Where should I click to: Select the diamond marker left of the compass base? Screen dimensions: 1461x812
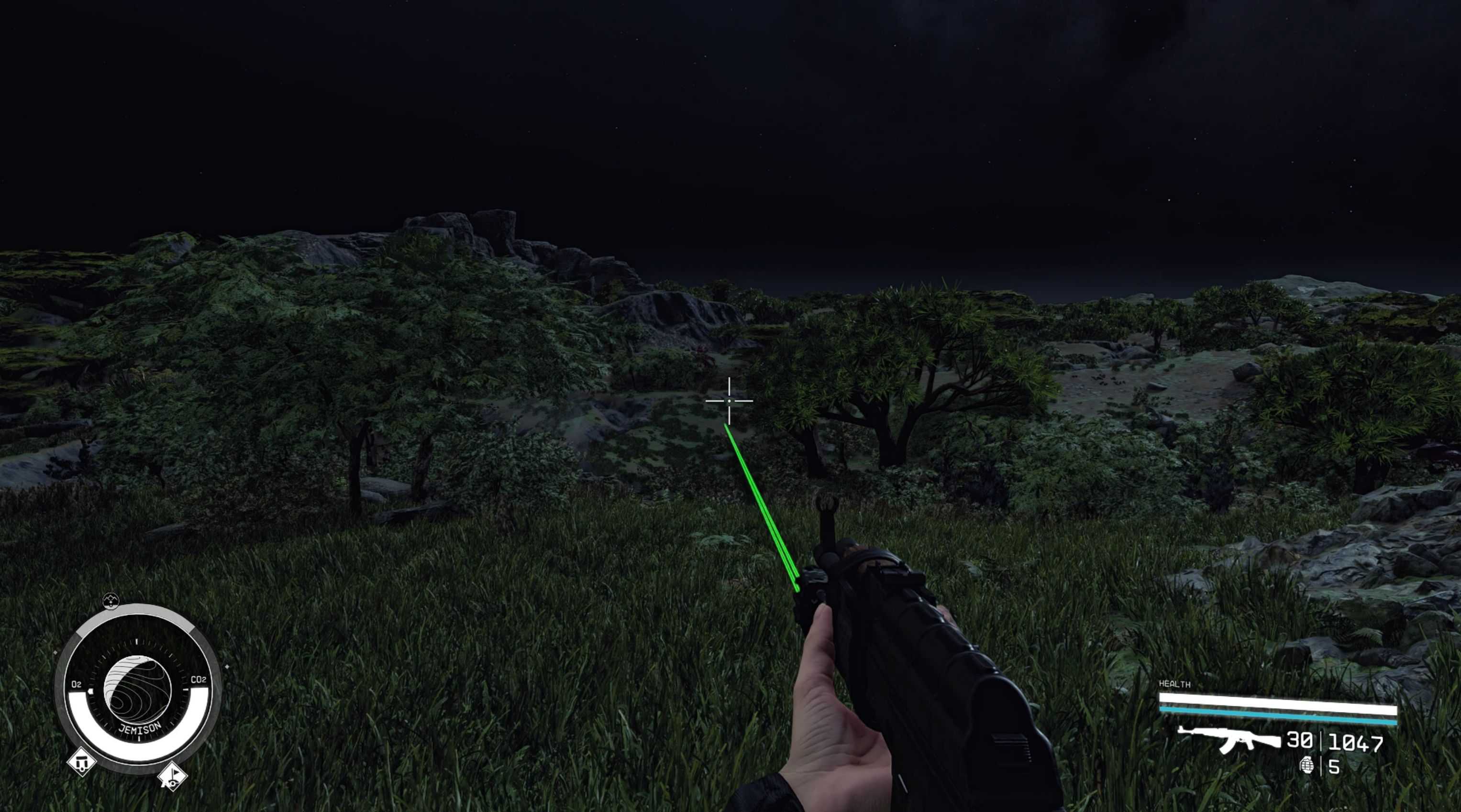click(81, 762)
